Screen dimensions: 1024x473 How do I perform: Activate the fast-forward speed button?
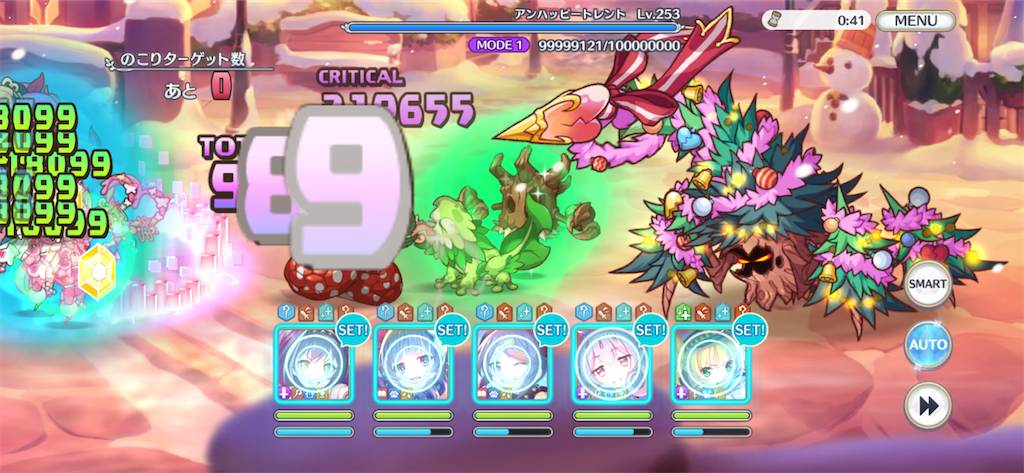click(927, 406)
